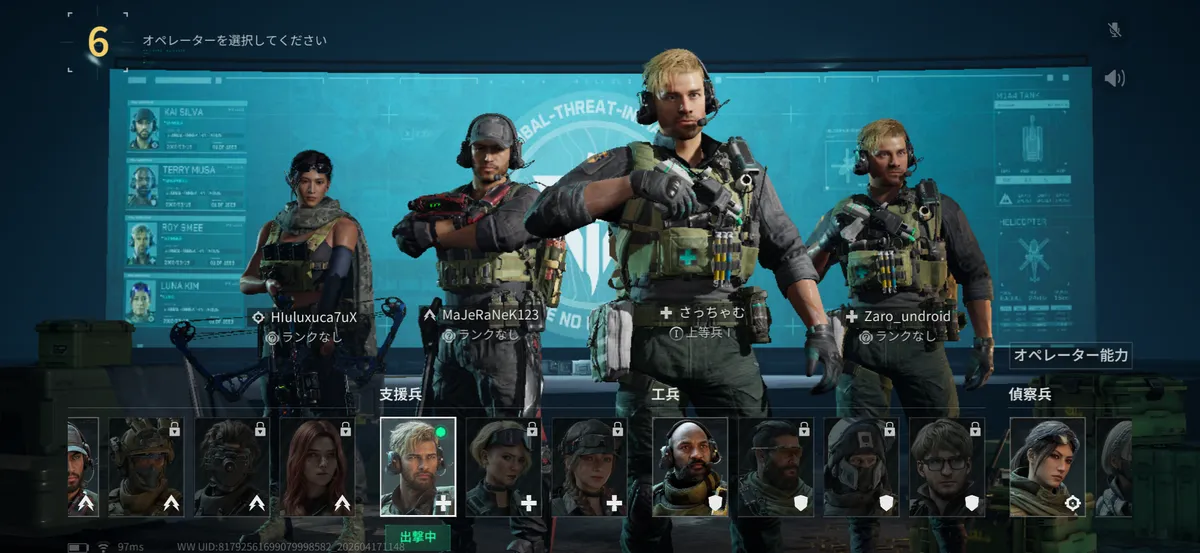This screenshot has width=1200, height=553.
Task: Choose the blonde female support operator with goggles
Action: coord(504,466)
